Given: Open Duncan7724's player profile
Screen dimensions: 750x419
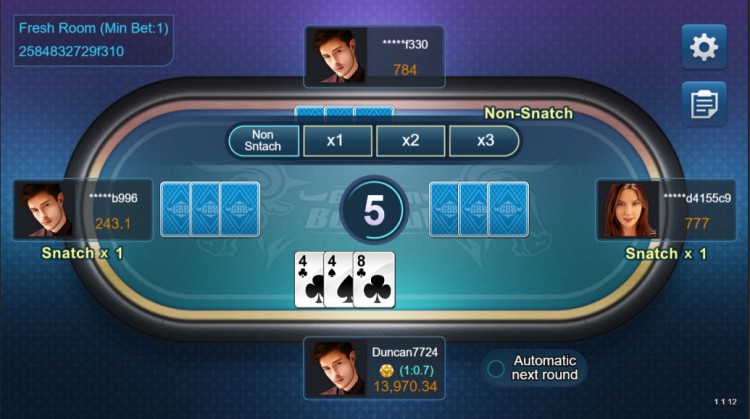Looking at the screenshot, I should (334, 367).
